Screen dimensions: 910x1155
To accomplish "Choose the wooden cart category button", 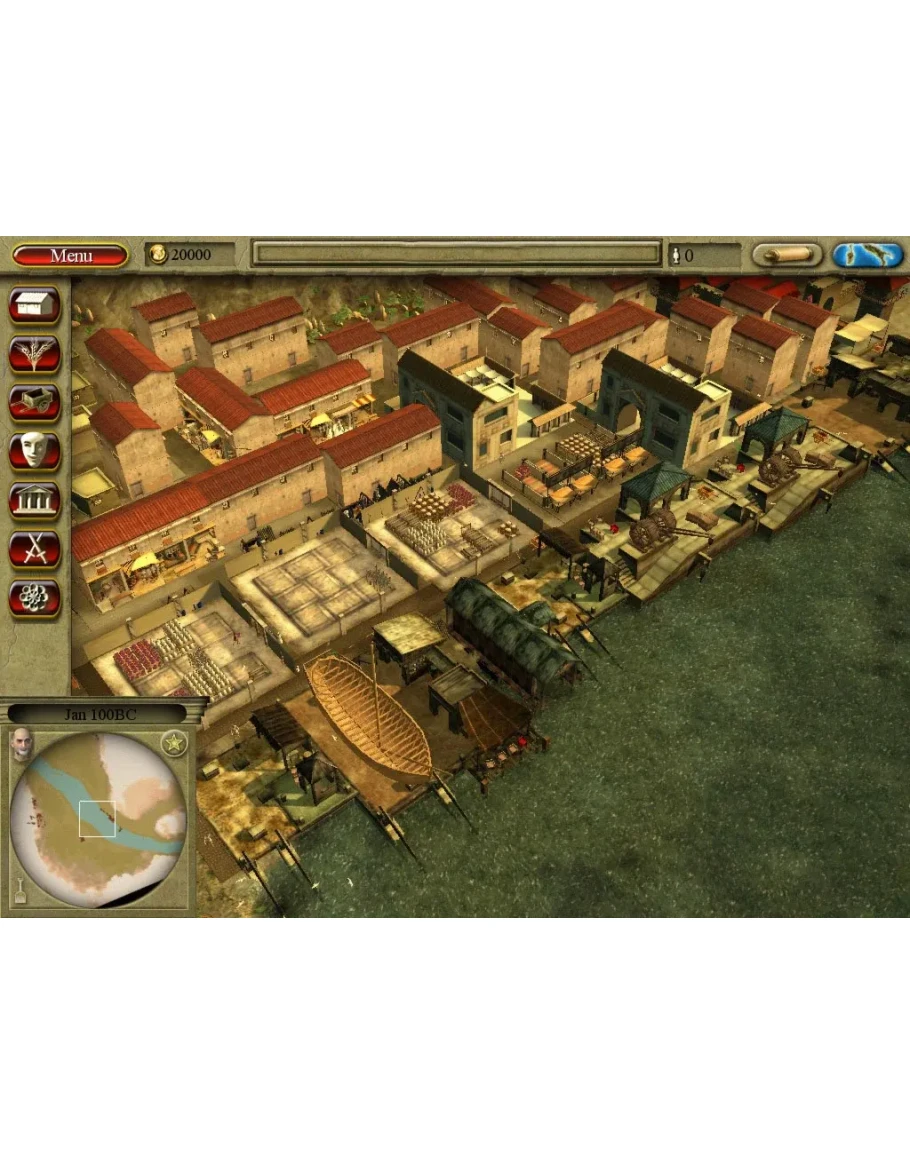I will click(x=35, y=403).
